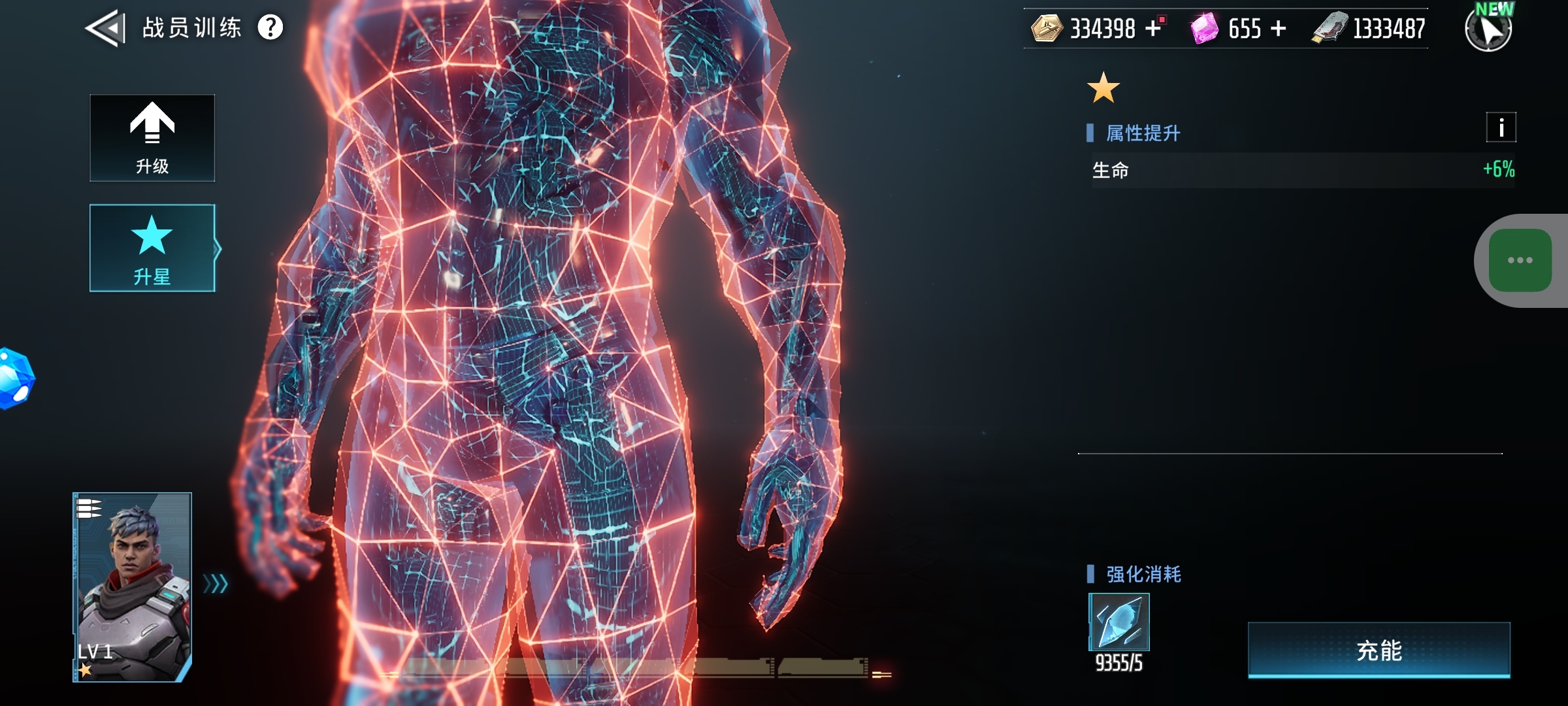Screen dimensions: 1568x706
Task: Select the LV 1 soldier portrait card
Action: (132, 586)
